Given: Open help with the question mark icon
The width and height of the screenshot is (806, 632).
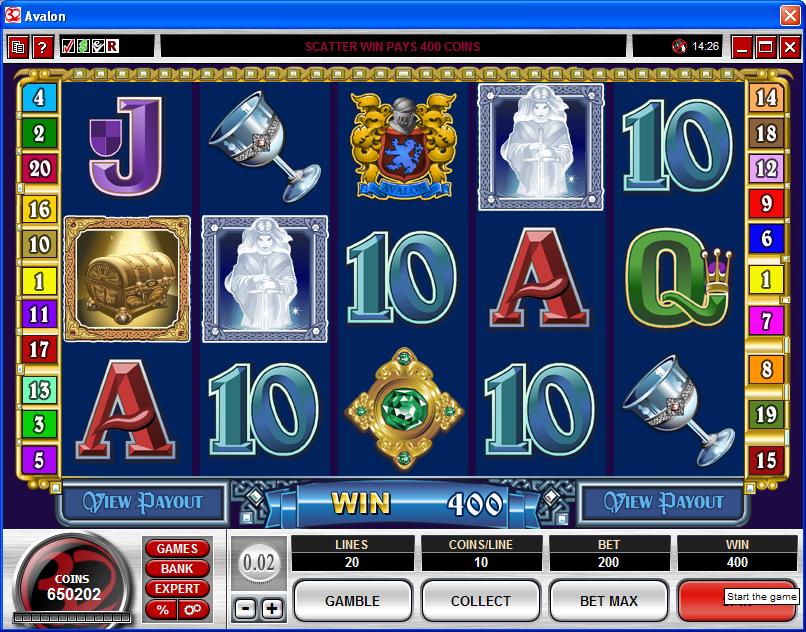Looking at the screenshot, I should pos(42,47).
